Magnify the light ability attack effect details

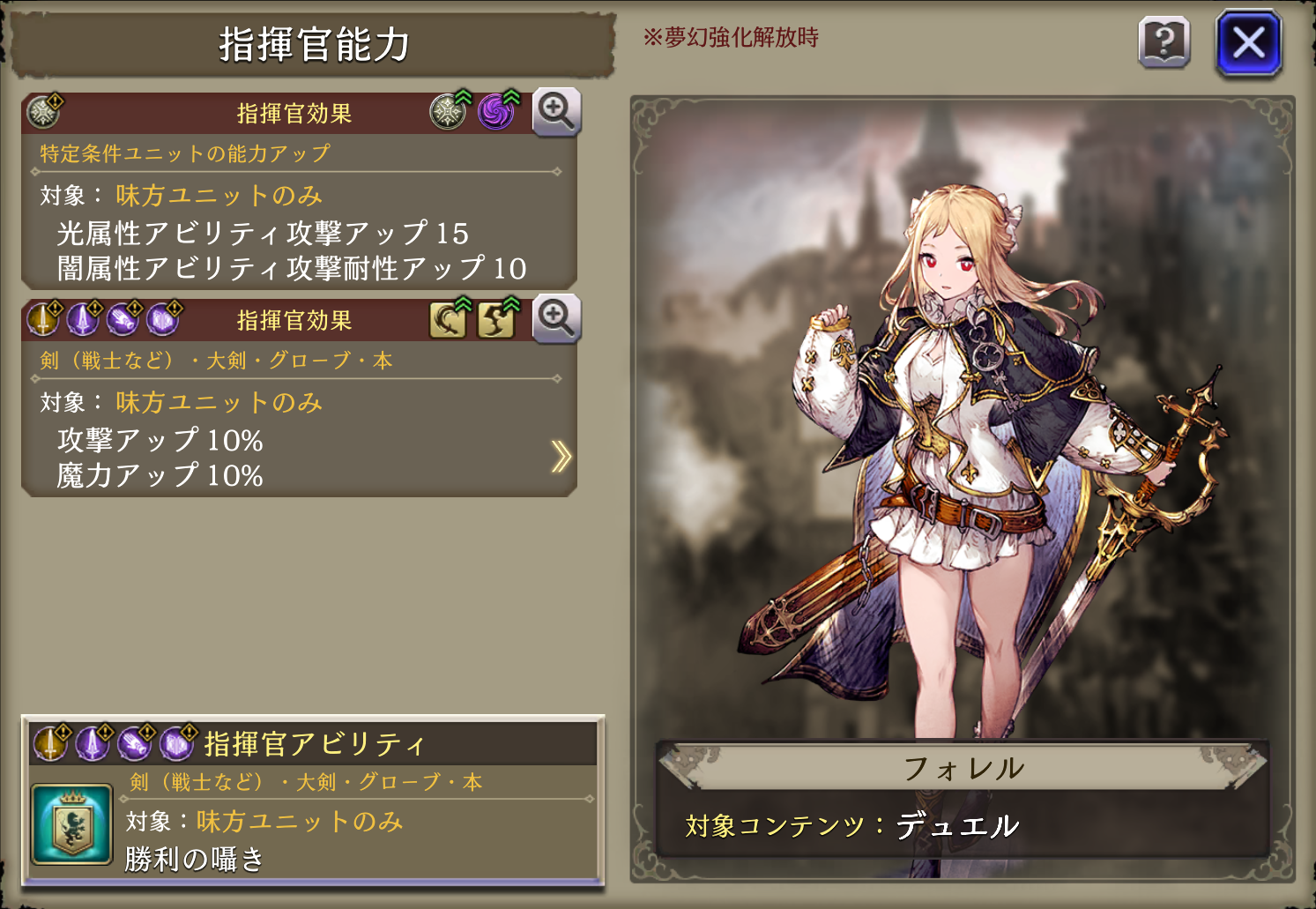(x=556, y=112)
